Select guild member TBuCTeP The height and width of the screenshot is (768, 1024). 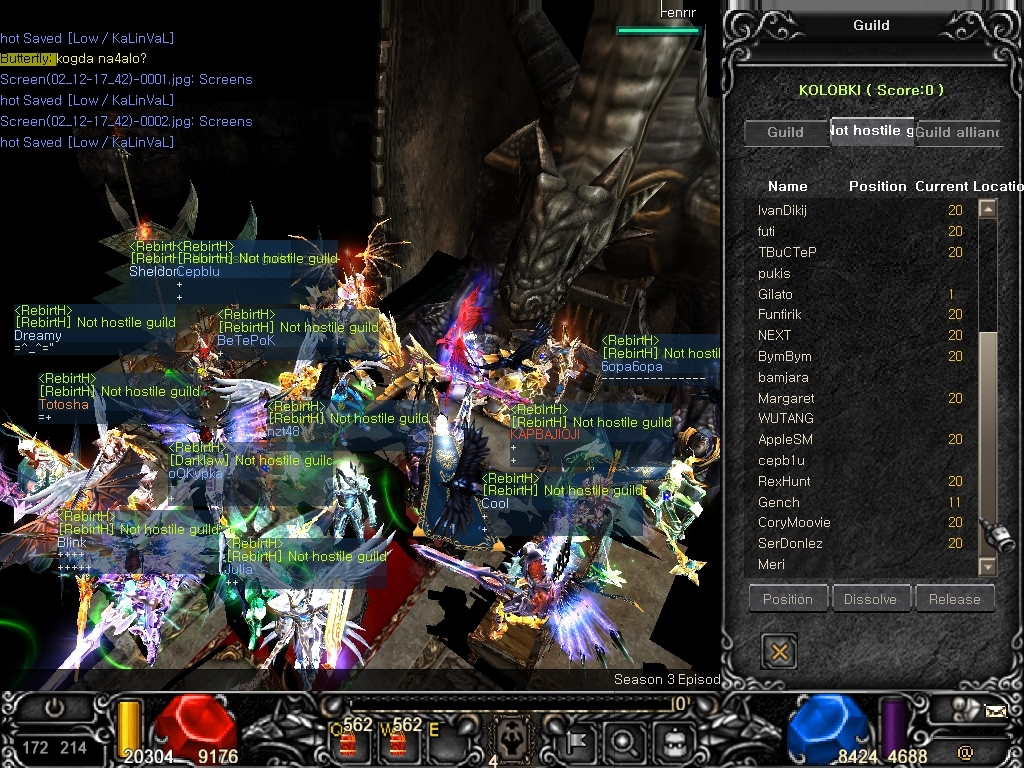tap(787, 252)
